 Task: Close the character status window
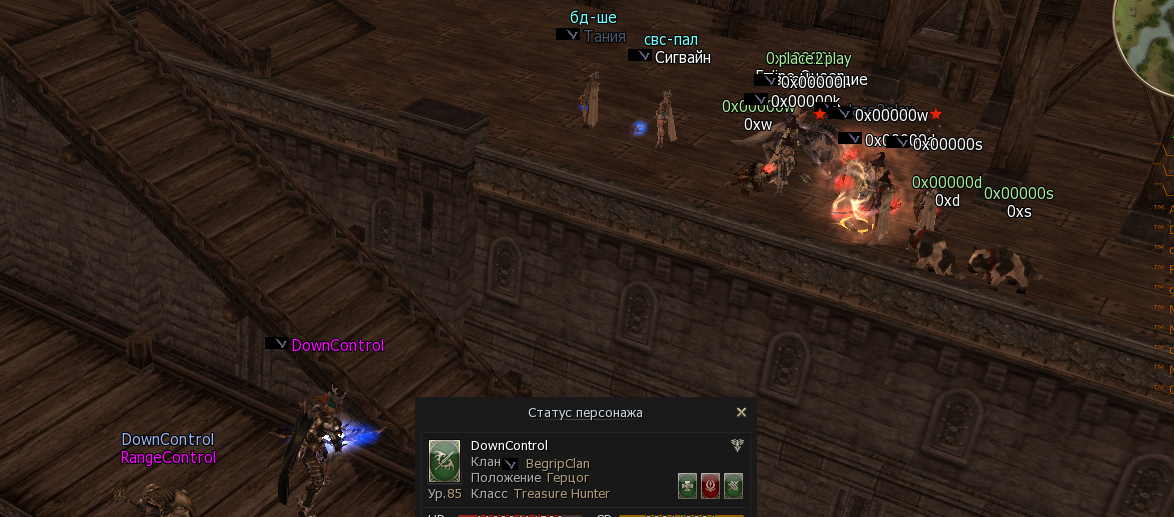[x=741, y=412]
